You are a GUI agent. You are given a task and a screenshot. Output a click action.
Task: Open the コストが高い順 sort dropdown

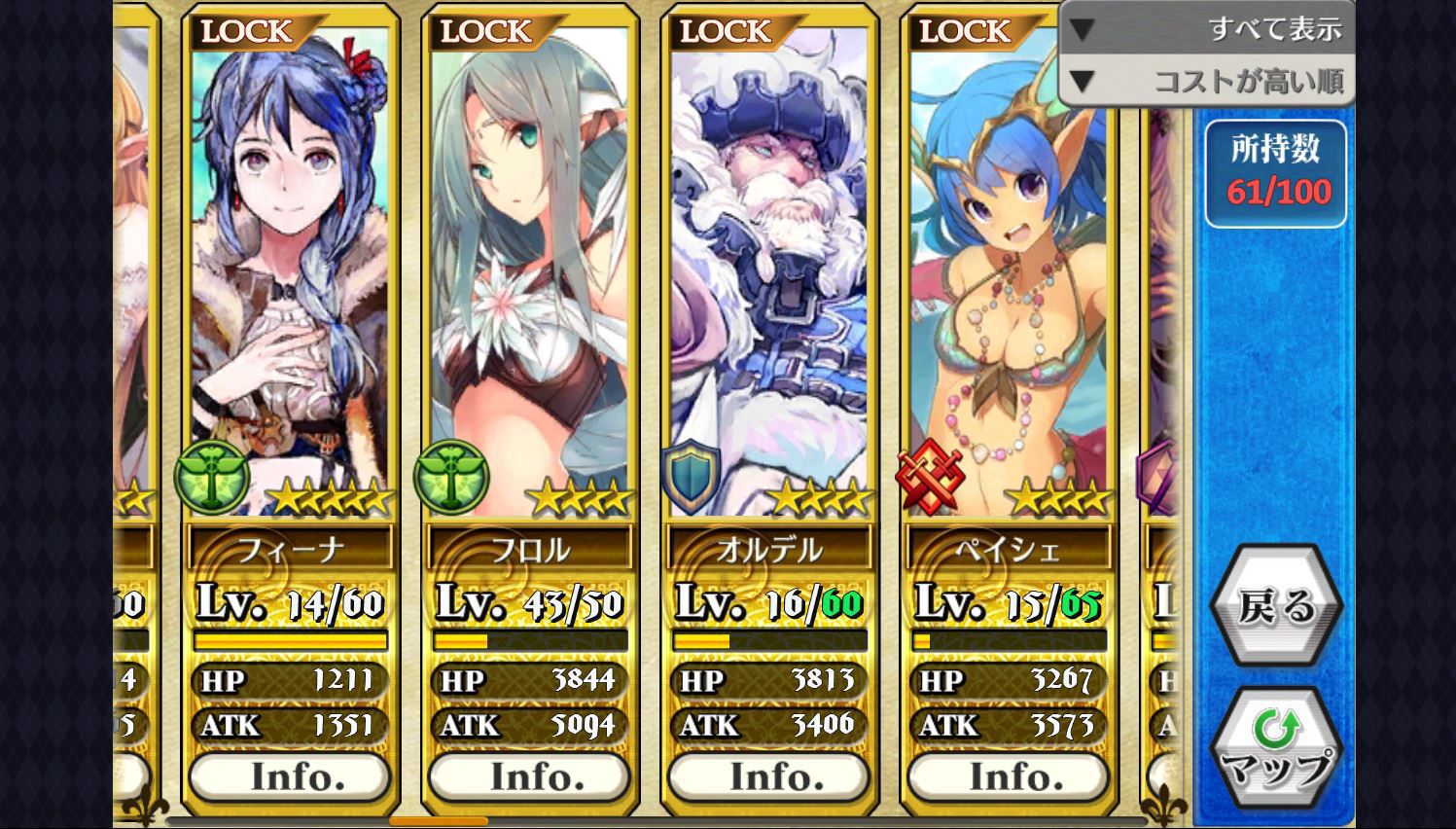[x=1206, y=82]
